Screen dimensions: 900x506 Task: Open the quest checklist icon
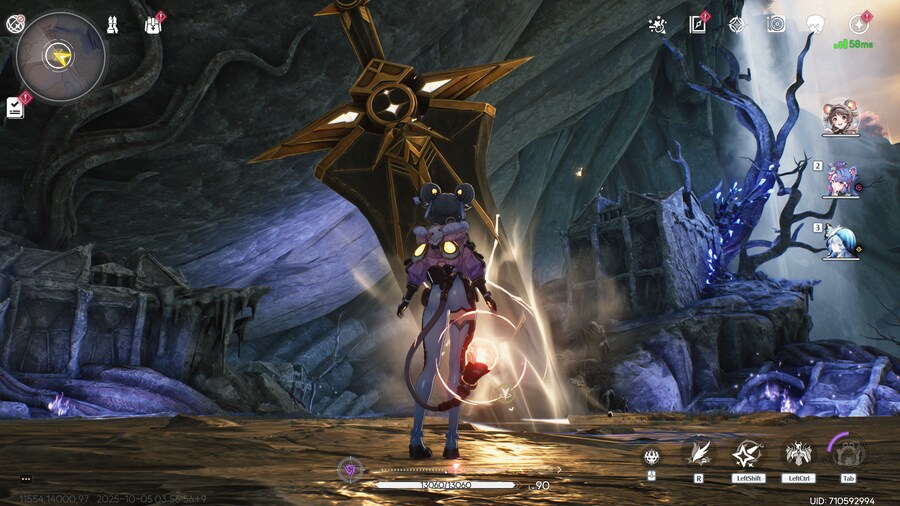tap(15, 107)
